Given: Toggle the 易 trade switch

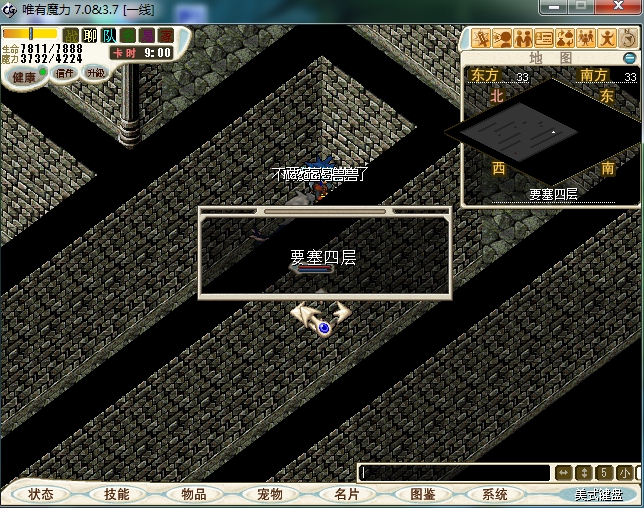Looking at the screenshot, I should [x=147, y=36].
